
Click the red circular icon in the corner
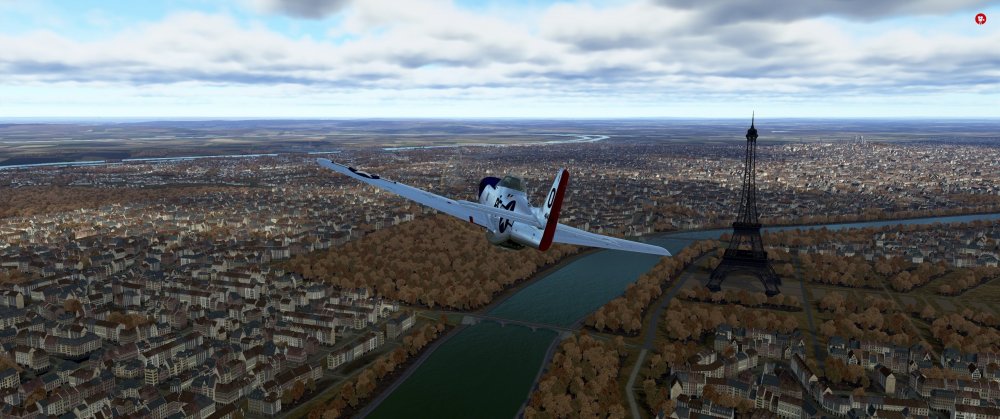(980, 18)
